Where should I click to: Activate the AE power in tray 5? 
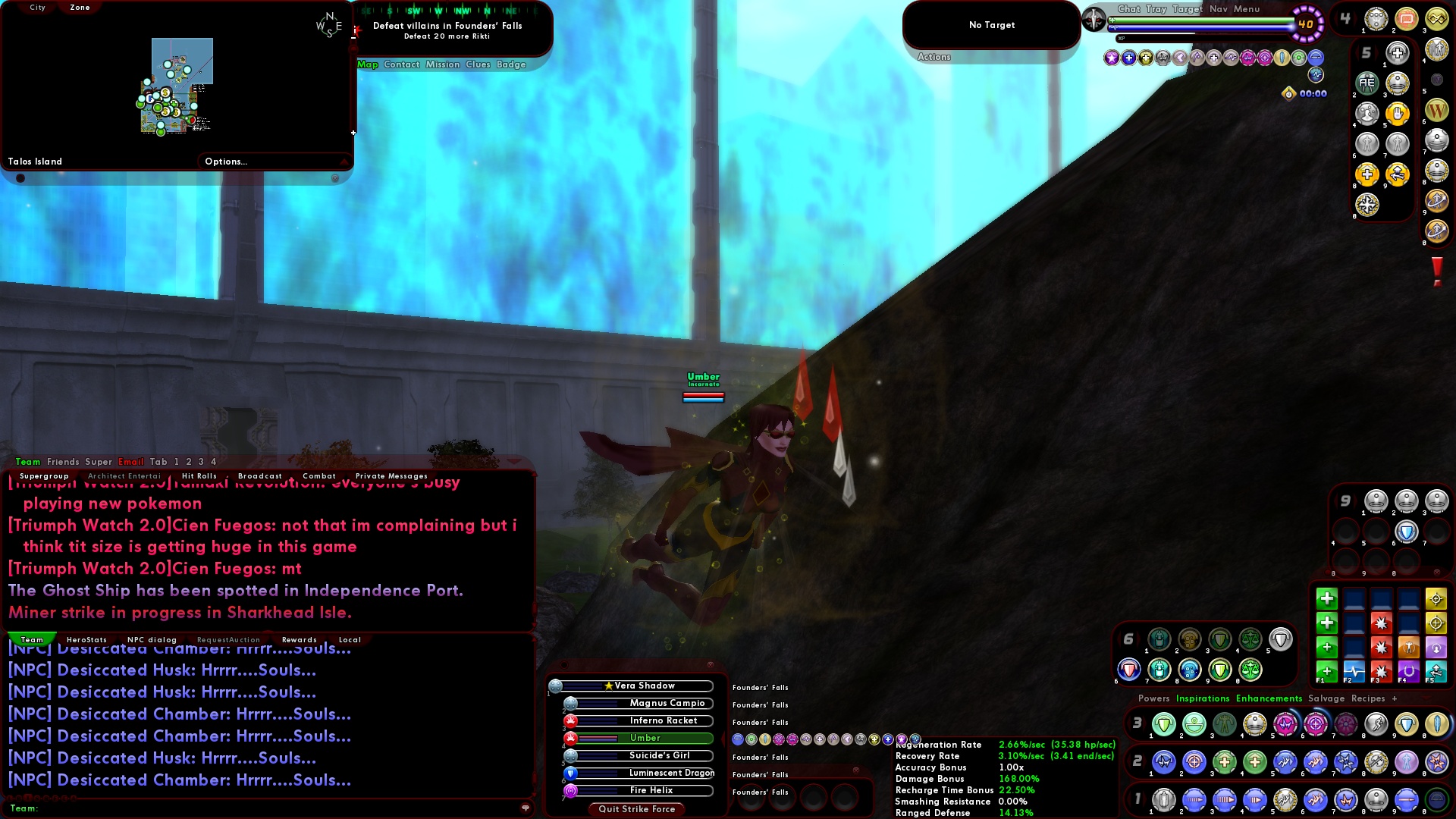point(1367,83)
